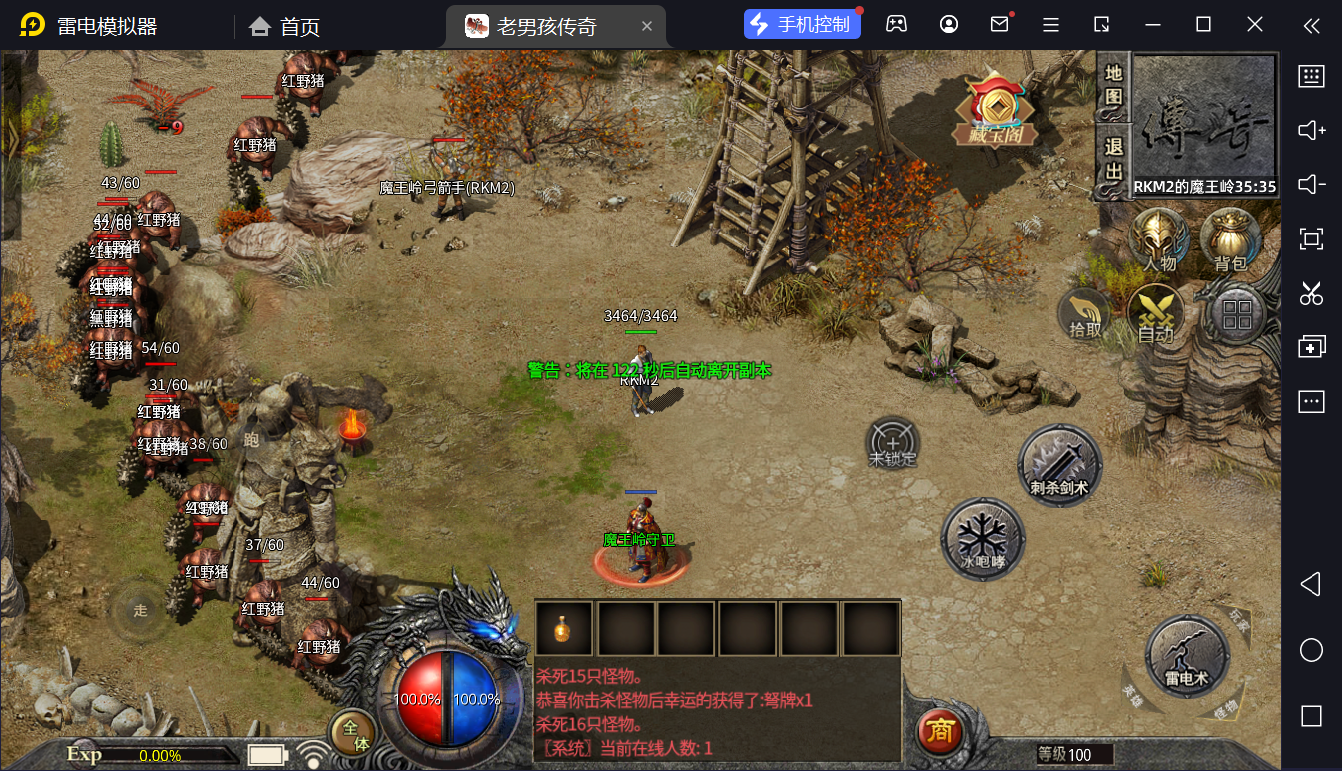Viewport: 1342px width, 772px height.
Task: Open the four-square grid menu
Action: [1237, 314]
